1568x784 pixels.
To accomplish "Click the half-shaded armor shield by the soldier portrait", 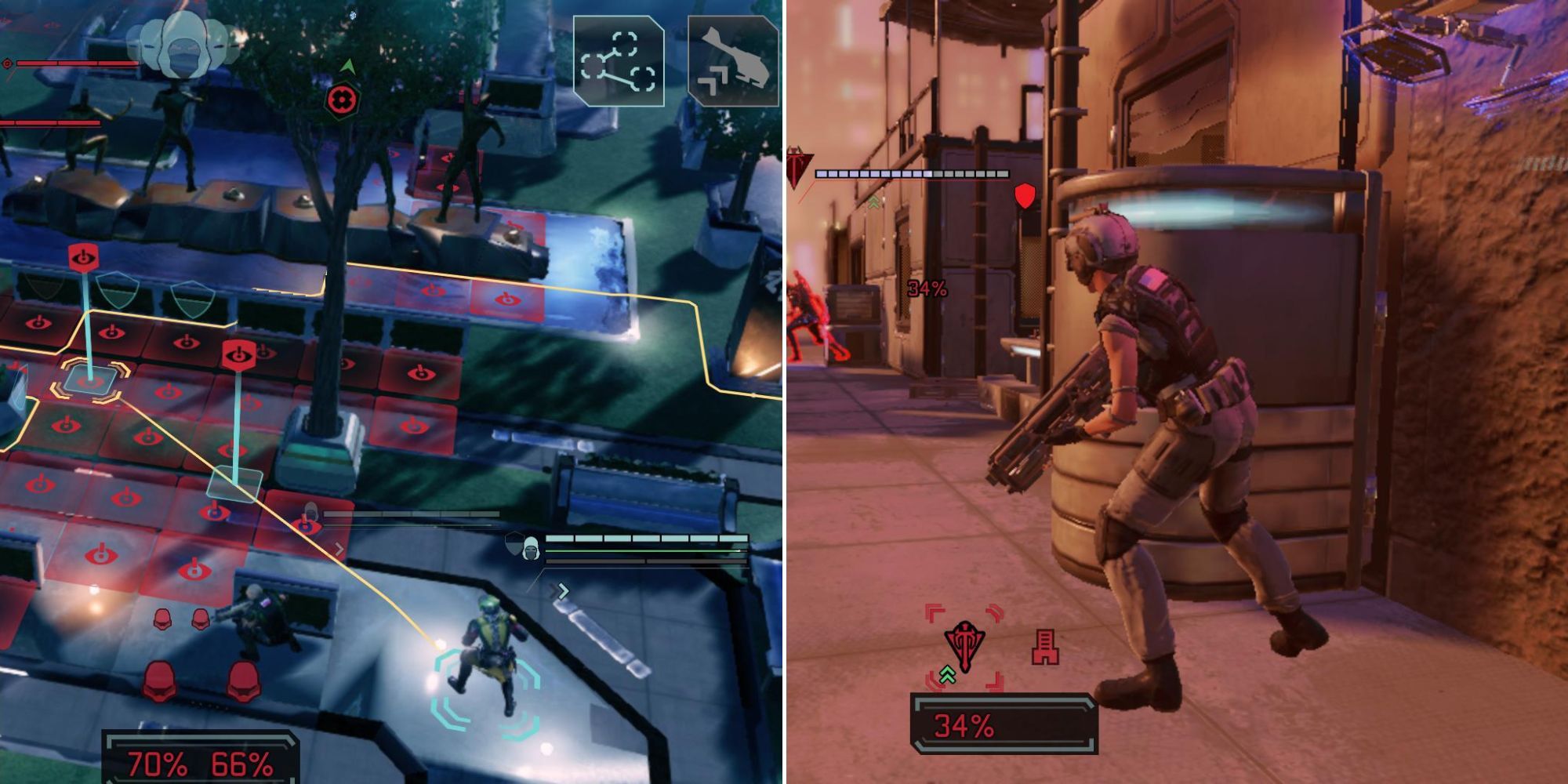I will [x=514, y=543].
